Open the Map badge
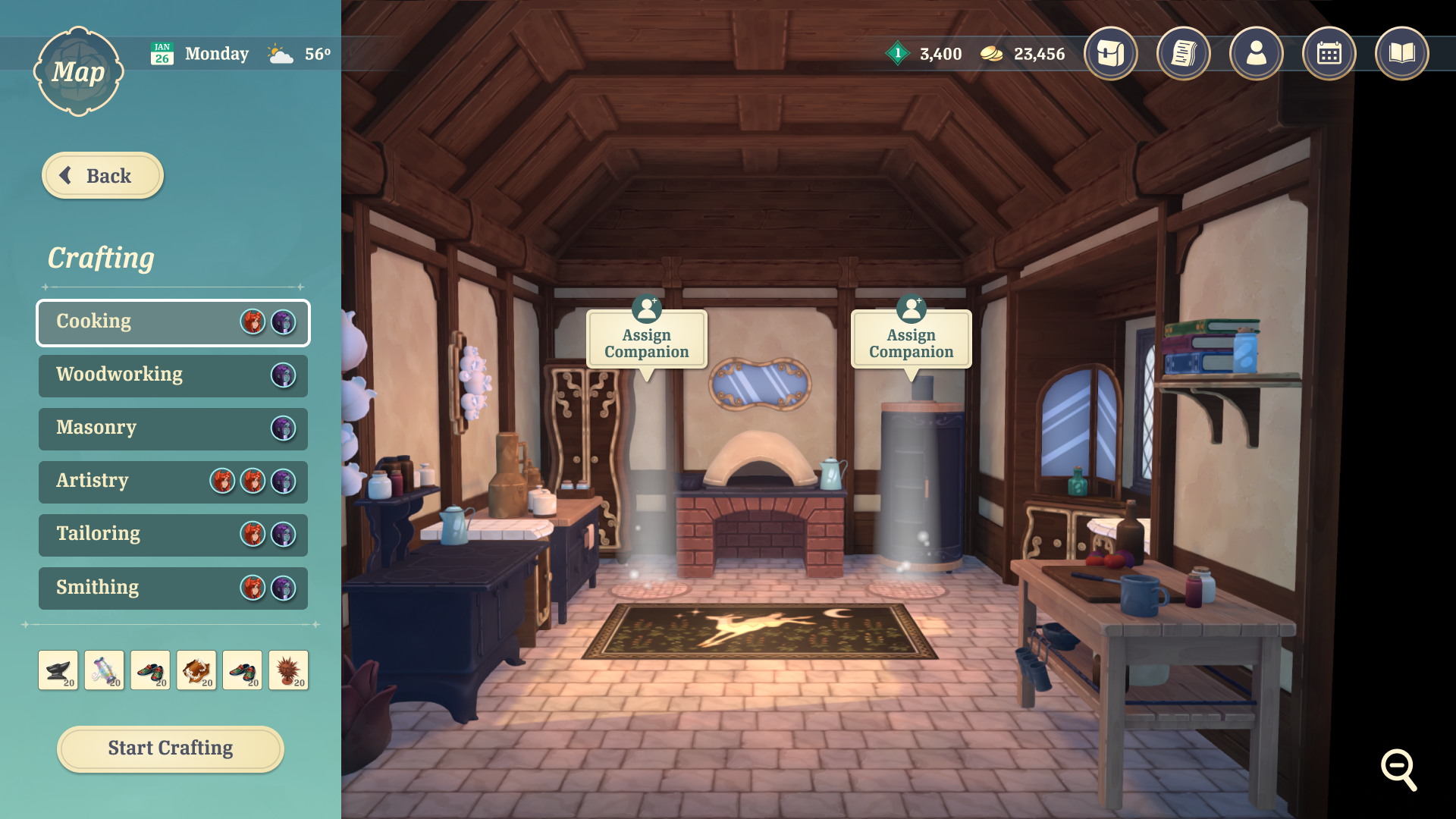 click(78, 72)
